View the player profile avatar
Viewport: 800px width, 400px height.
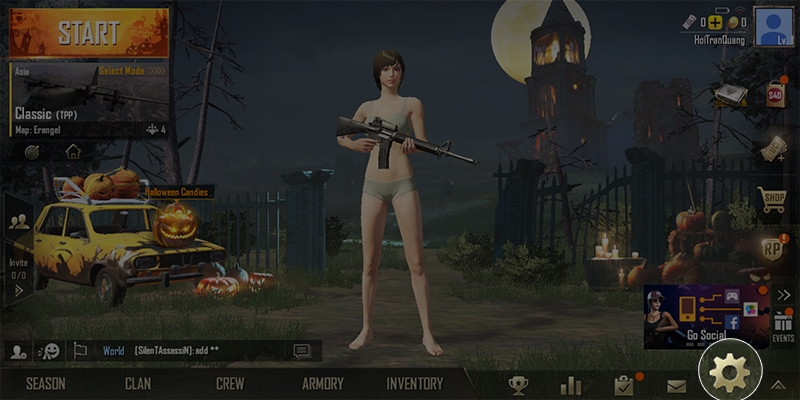click(774, 26)
